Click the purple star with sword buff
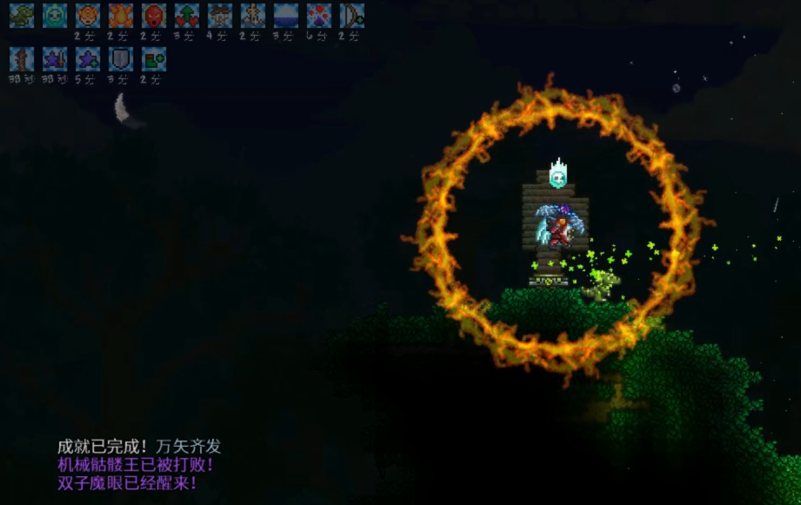Screen dimensions: 801x505 pyautogui.click(x=55, y=59)
